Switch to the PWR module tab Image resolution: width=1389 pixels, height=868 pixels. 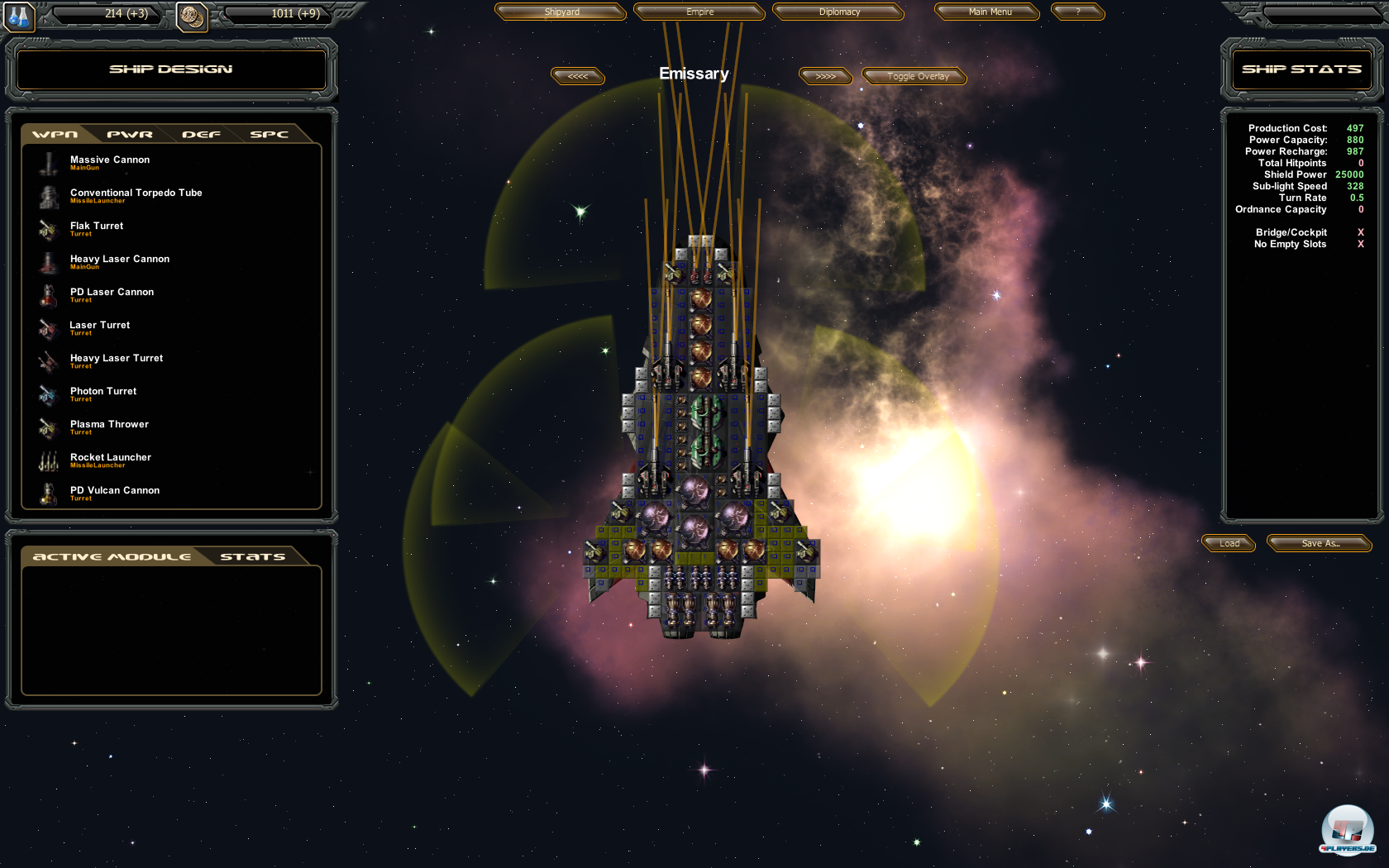tap(130, 134)
